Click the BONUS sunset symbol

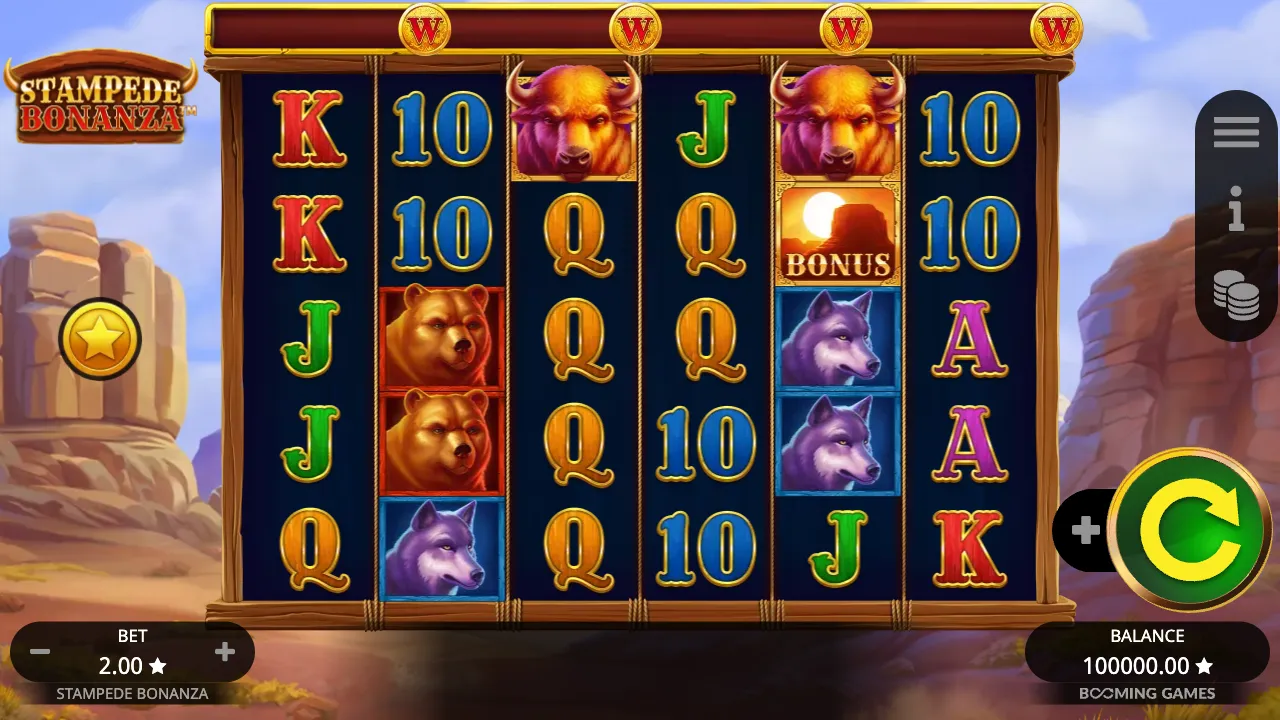tap(838, 233)
